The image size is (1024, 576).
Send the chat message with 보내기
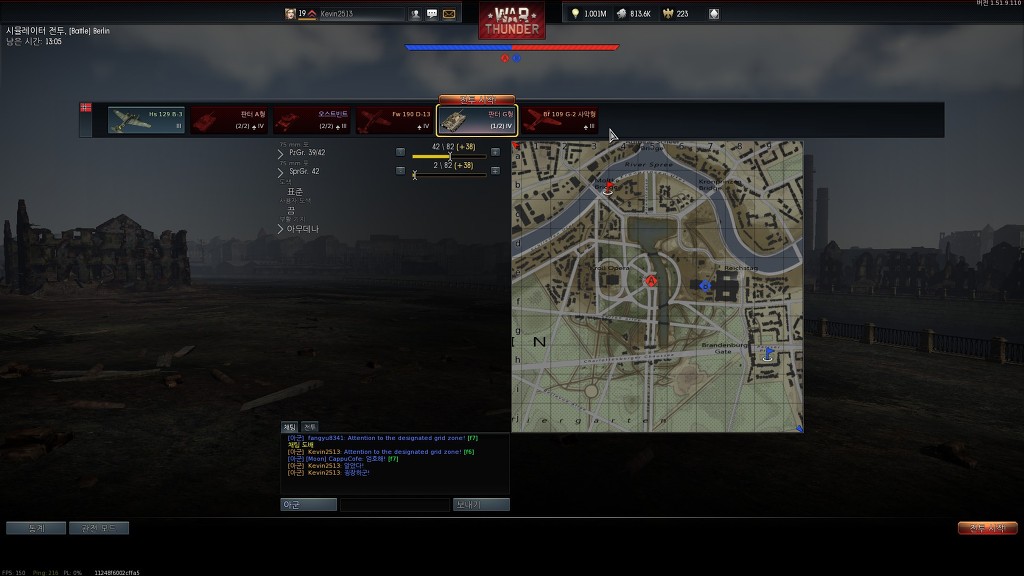coord(481,505)
